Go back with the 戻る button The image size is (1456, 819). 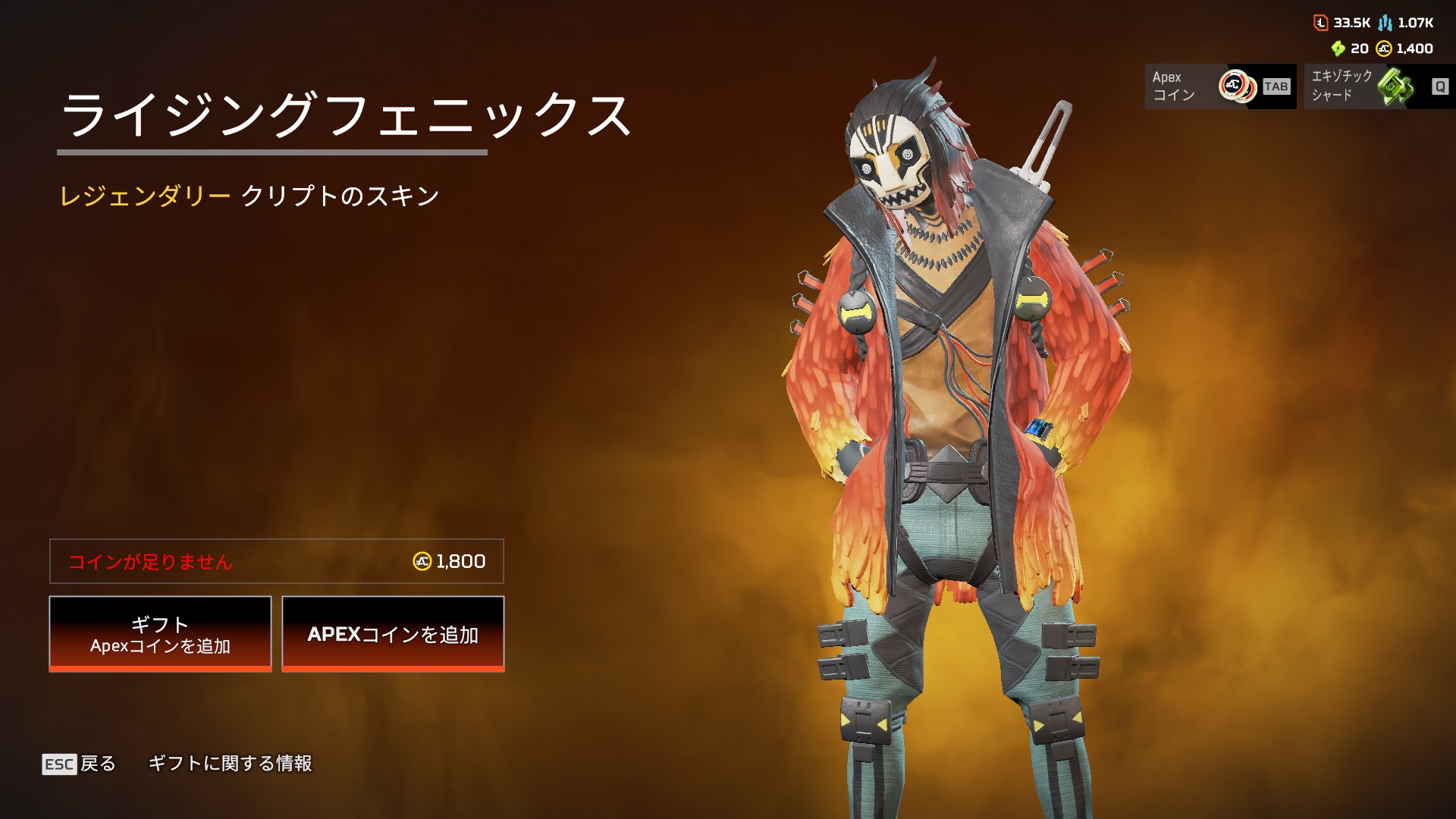80,764
